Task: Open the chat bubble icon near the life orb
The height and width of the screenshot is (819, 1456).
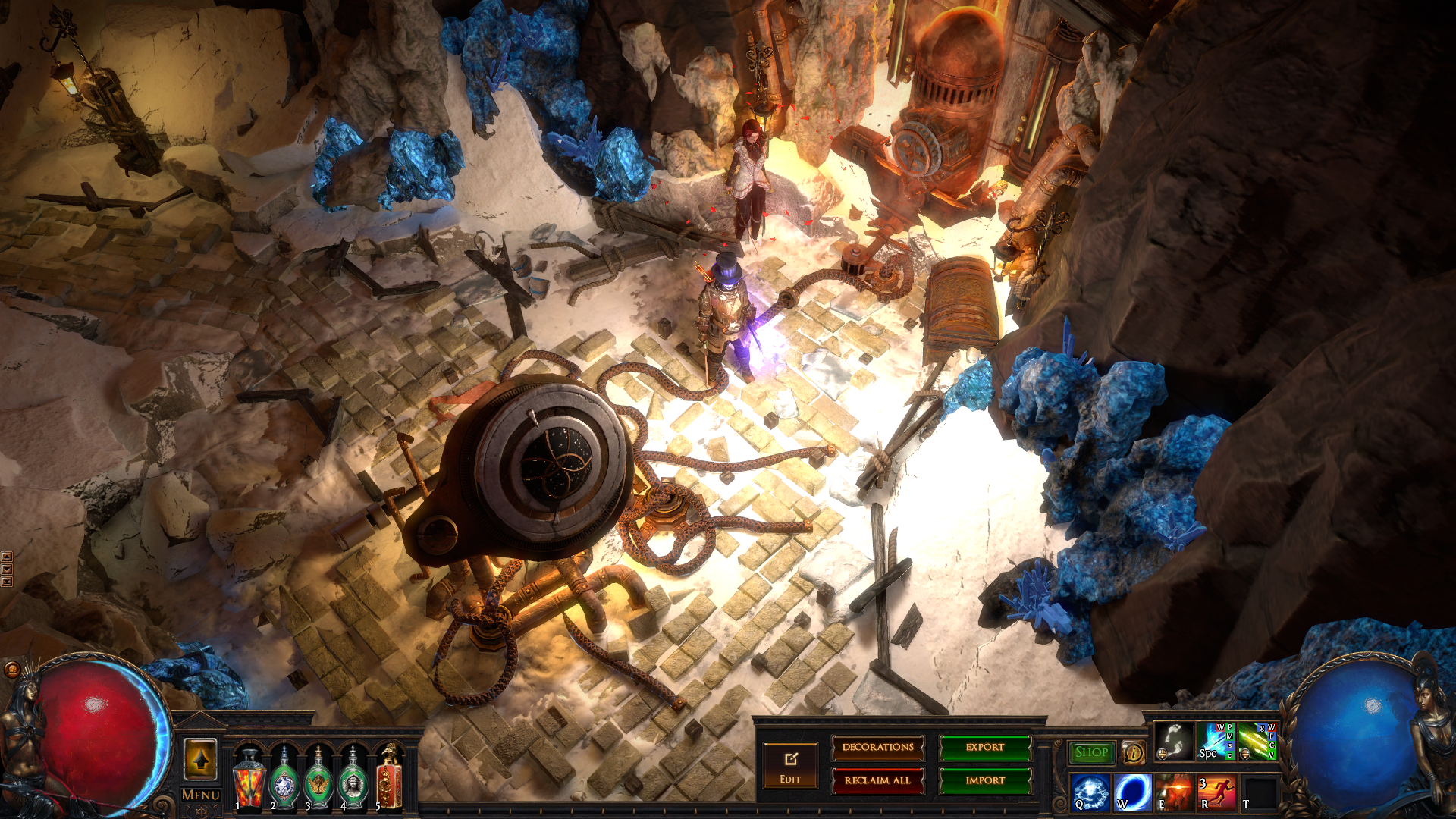Action: (x=12, y=670)
